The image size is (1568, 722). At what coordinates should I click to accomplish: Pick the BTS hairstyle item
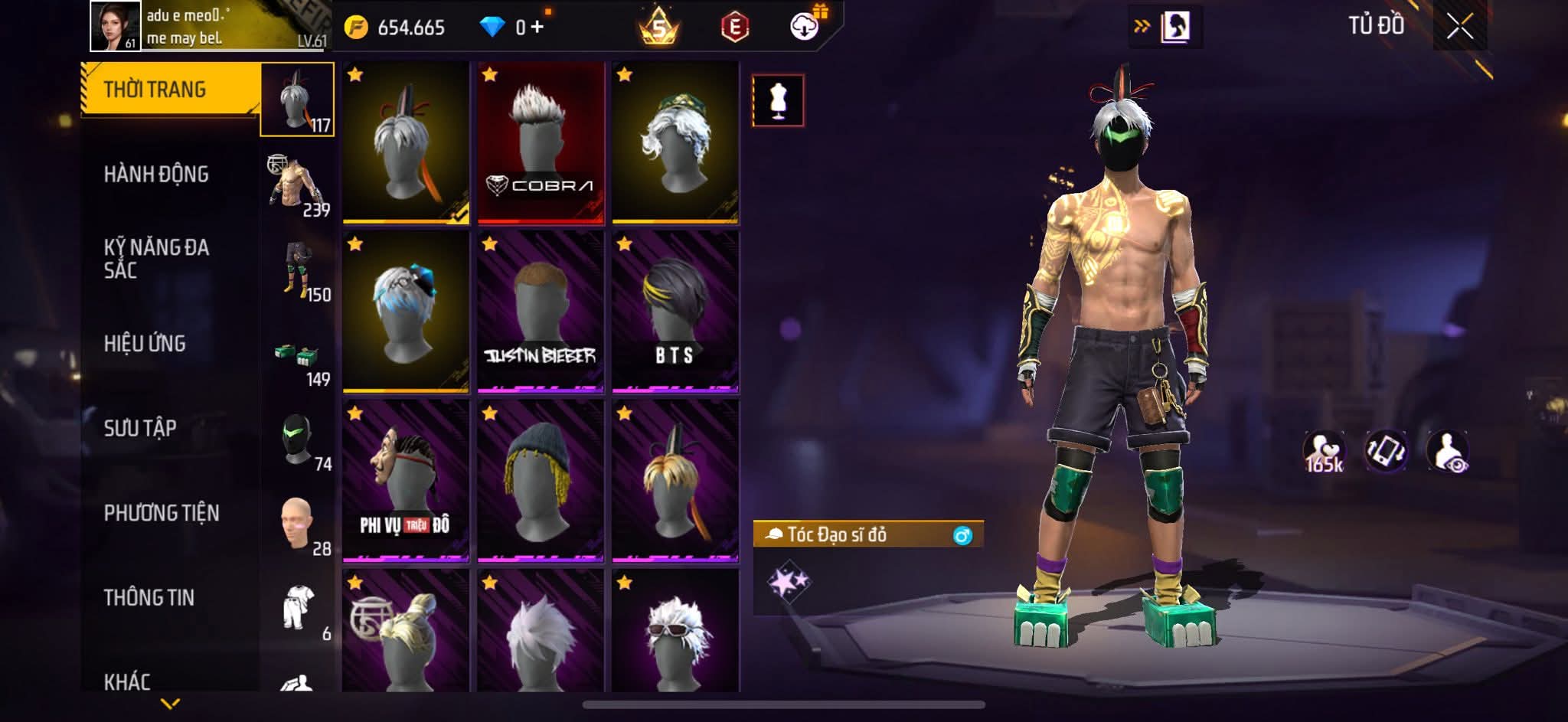(675, 312)
